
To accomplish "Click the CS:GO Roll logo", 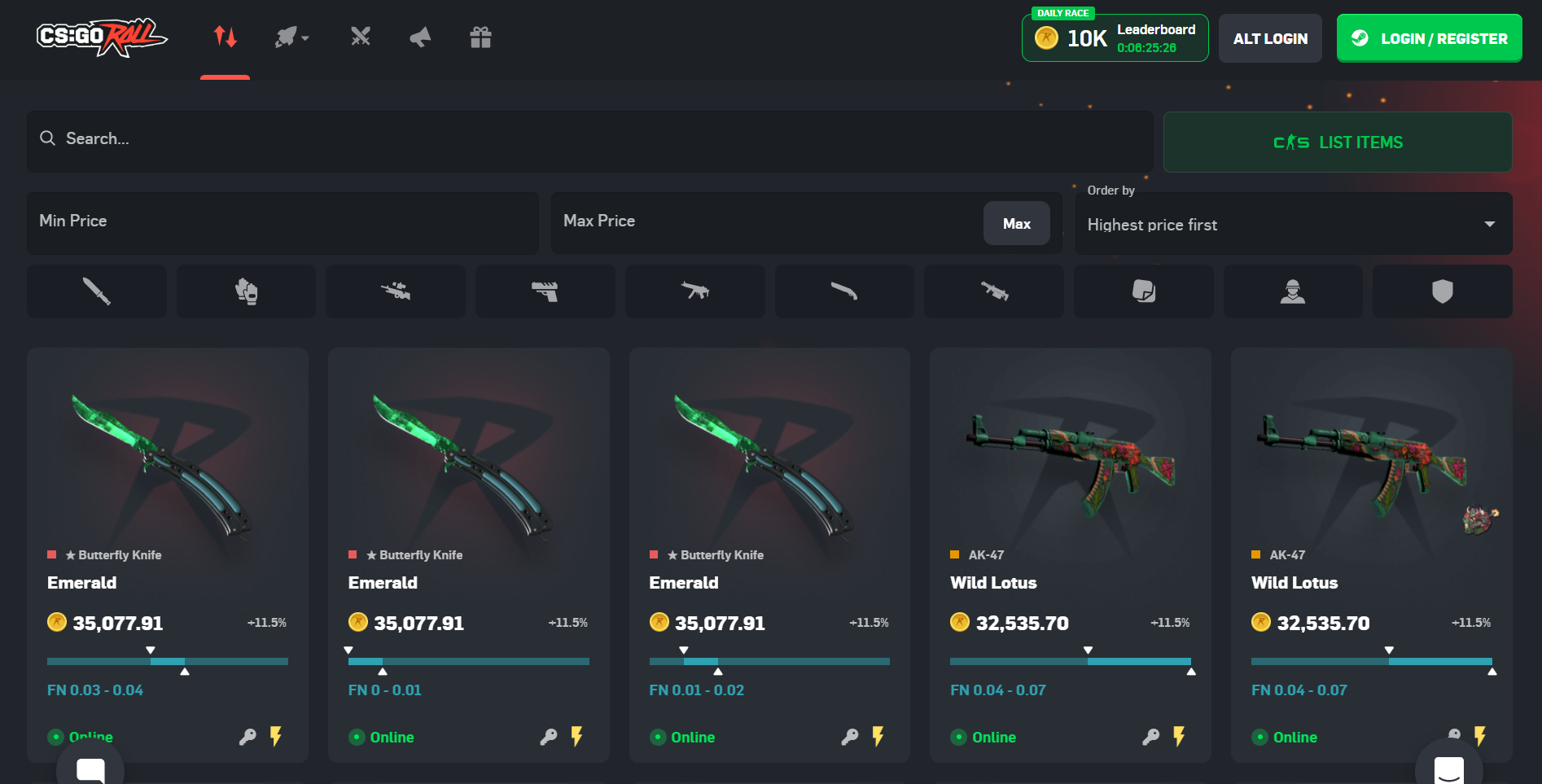I will point(102,37).
